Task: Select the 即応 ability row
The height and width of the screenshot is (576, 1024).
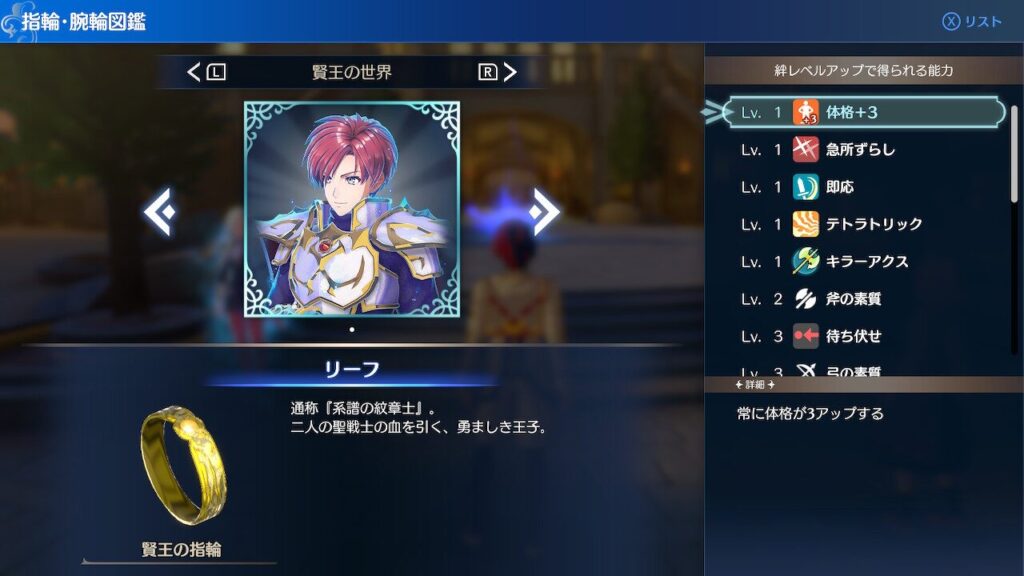Action: (x=864, y=187)
